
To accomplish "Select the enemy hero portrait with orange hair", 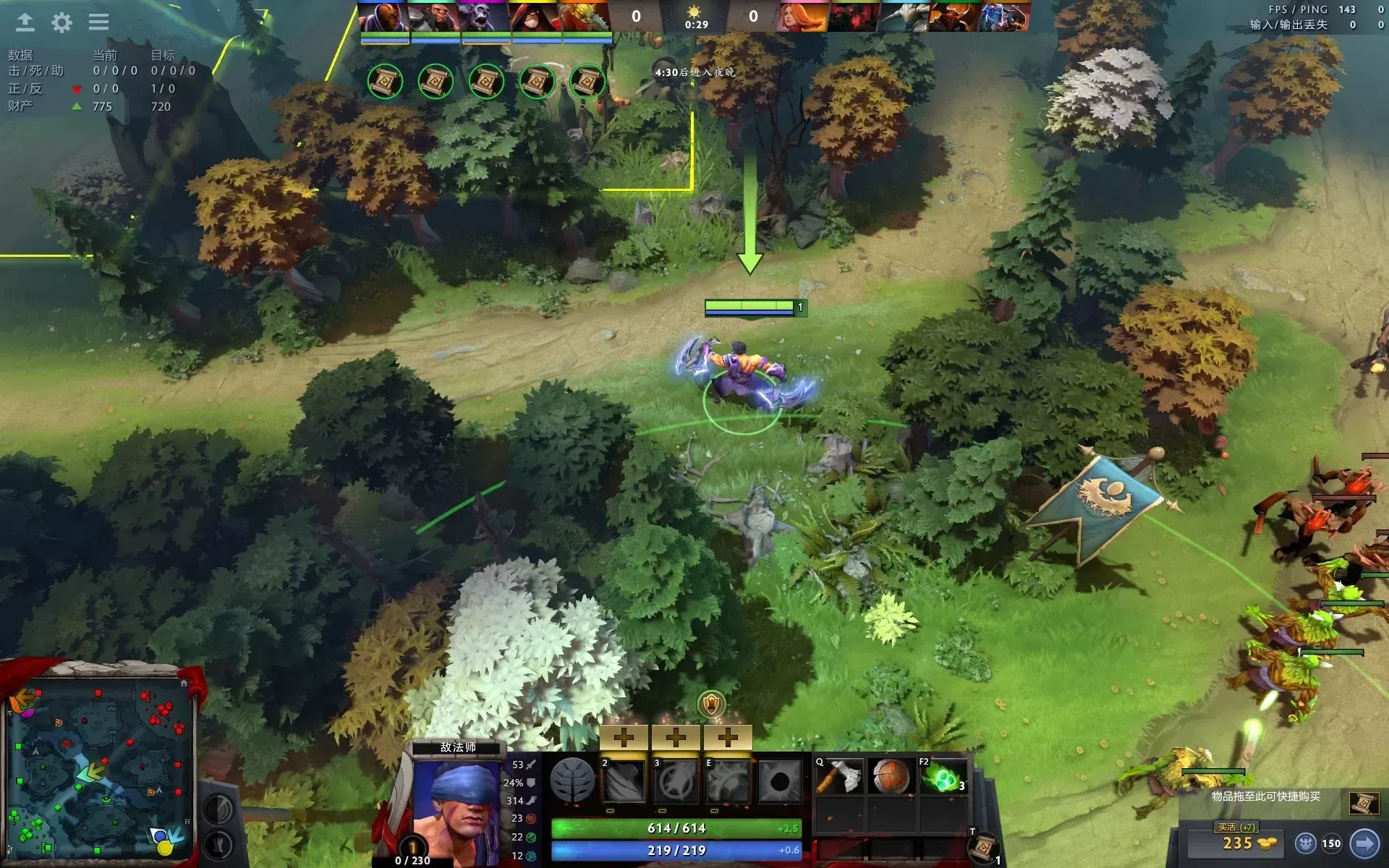I will [800, 14].
